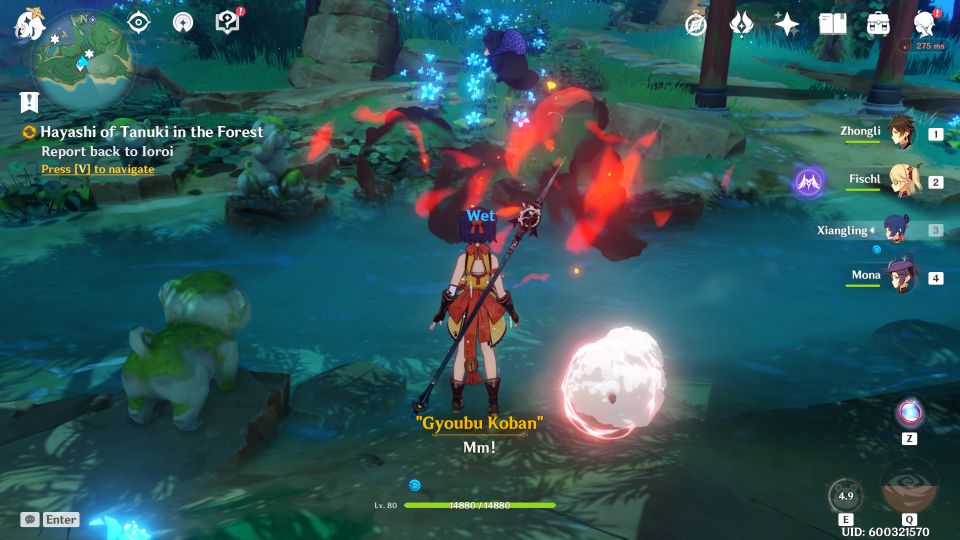Switch to Zhongli in the party
The image size is (960, 540).
coord(901,133)
